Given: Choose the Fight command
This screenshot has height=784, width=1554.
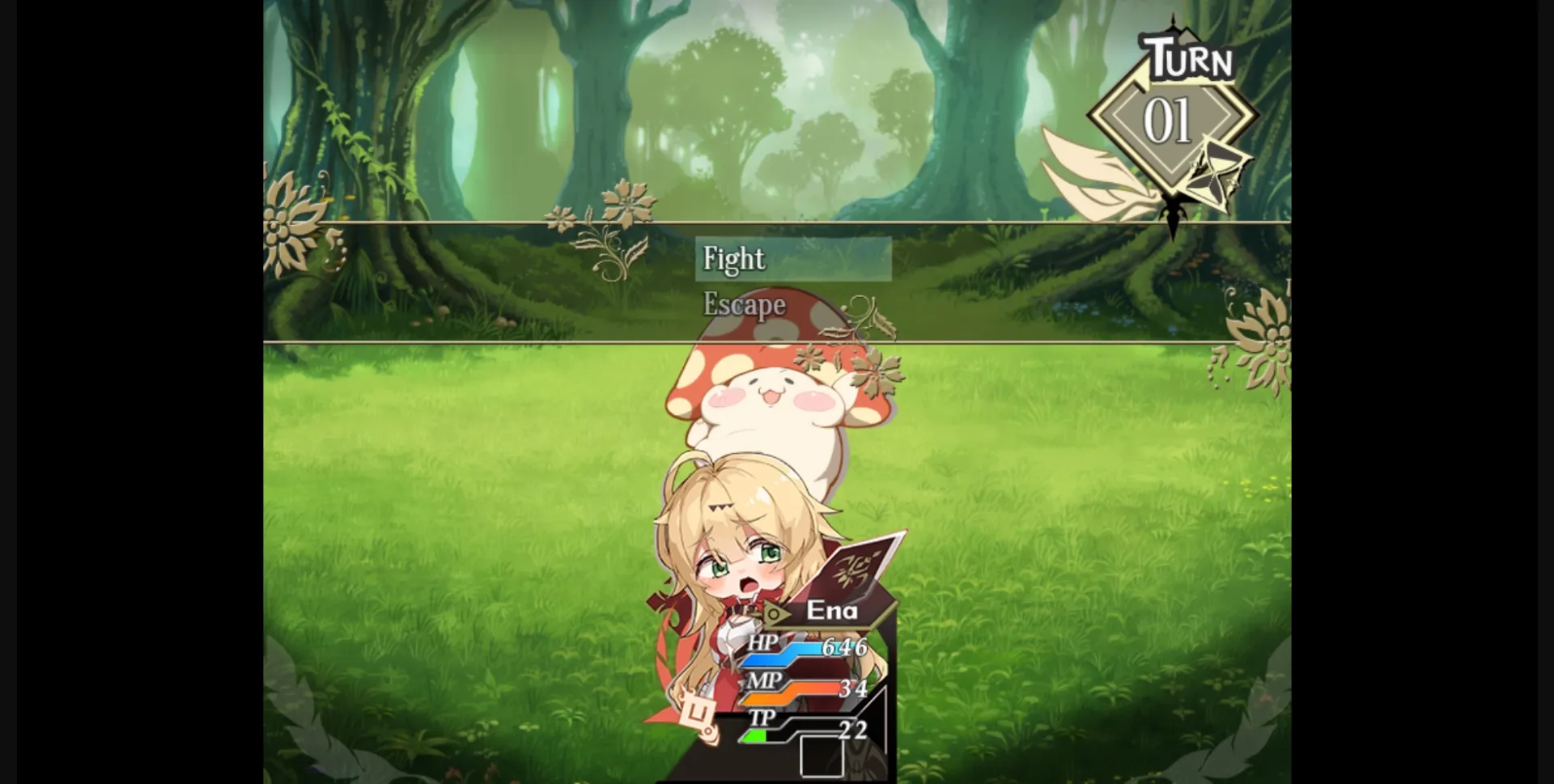Looking at the screenshot, I should click(x=732, y=257).
